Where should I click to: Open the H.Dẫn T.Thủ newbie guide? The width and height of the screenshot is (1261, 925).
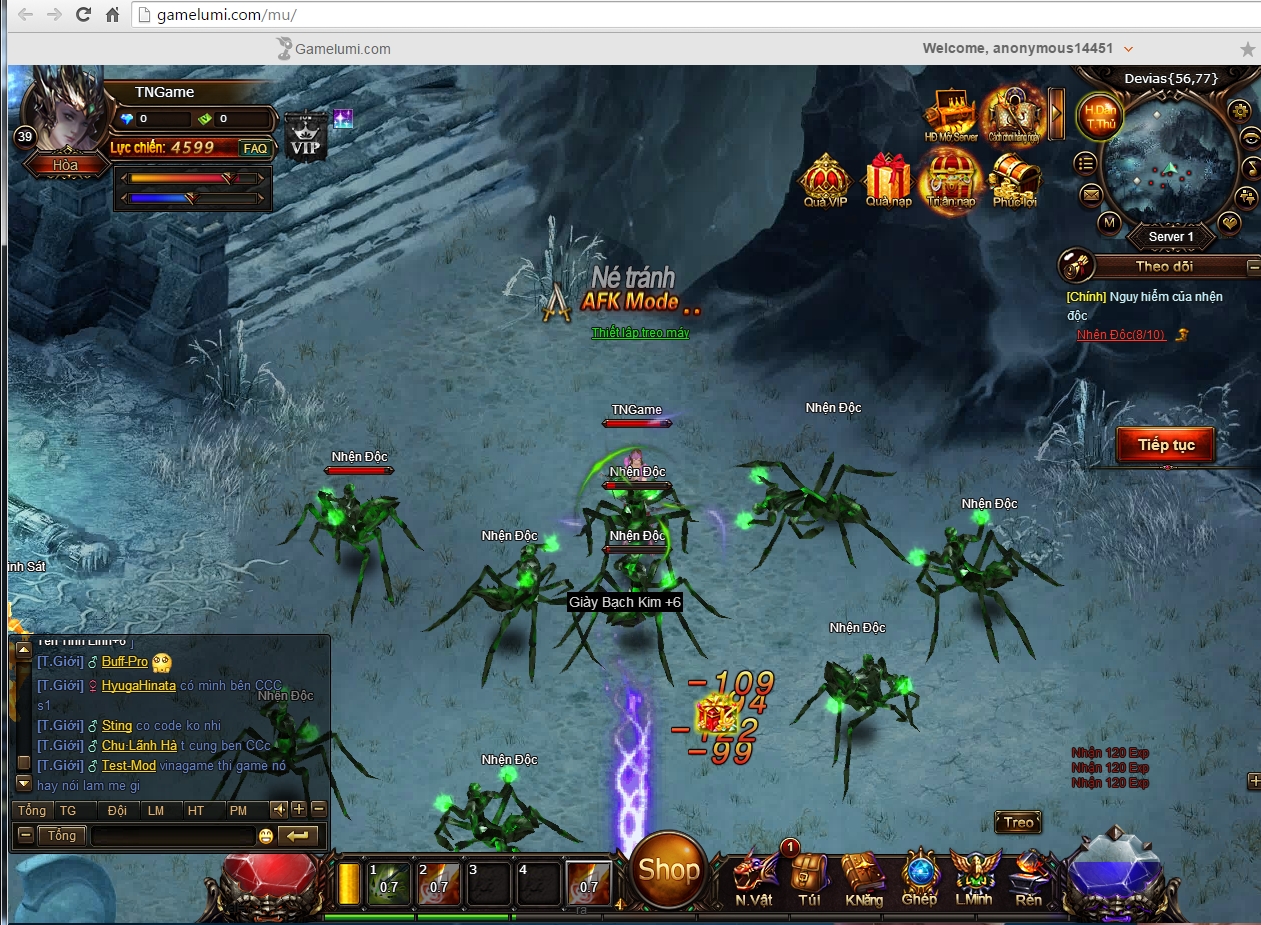click(1100, 116)
